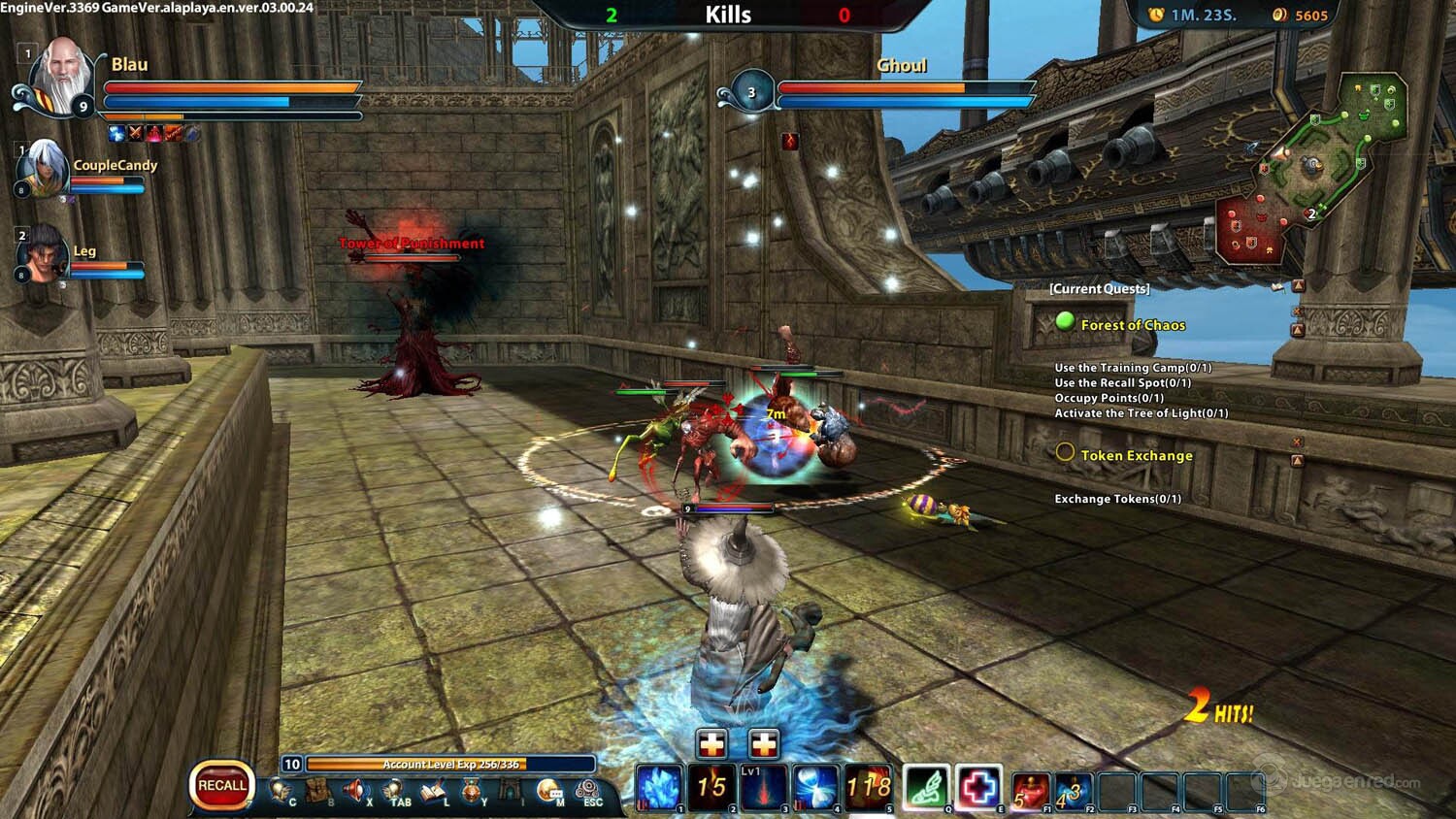Open the chat bubble message icon
This screenshot has height=819, width=1456.
tap(548, 791)
